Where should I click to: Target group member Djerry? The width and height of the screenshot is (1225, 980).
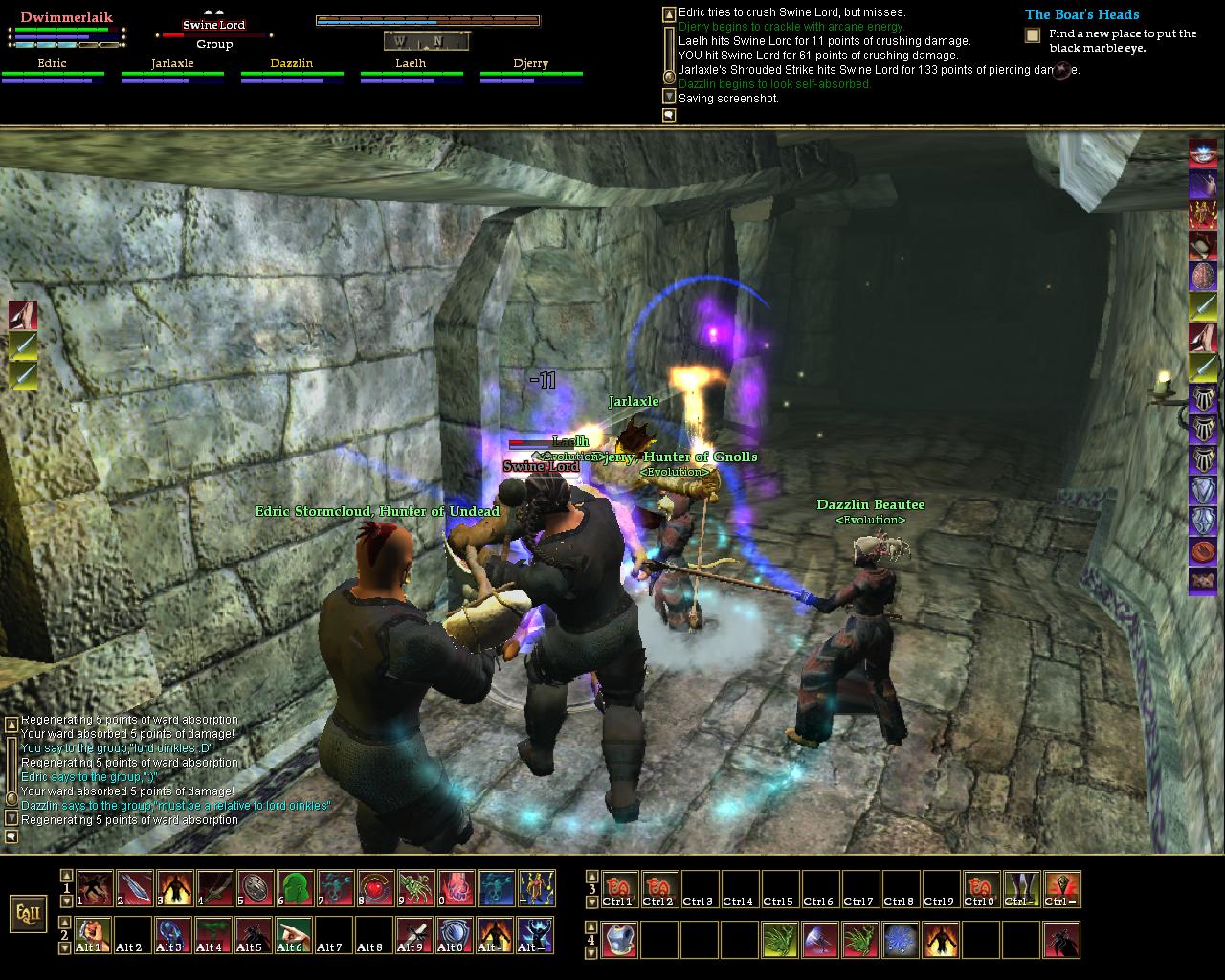pos(530,64)
